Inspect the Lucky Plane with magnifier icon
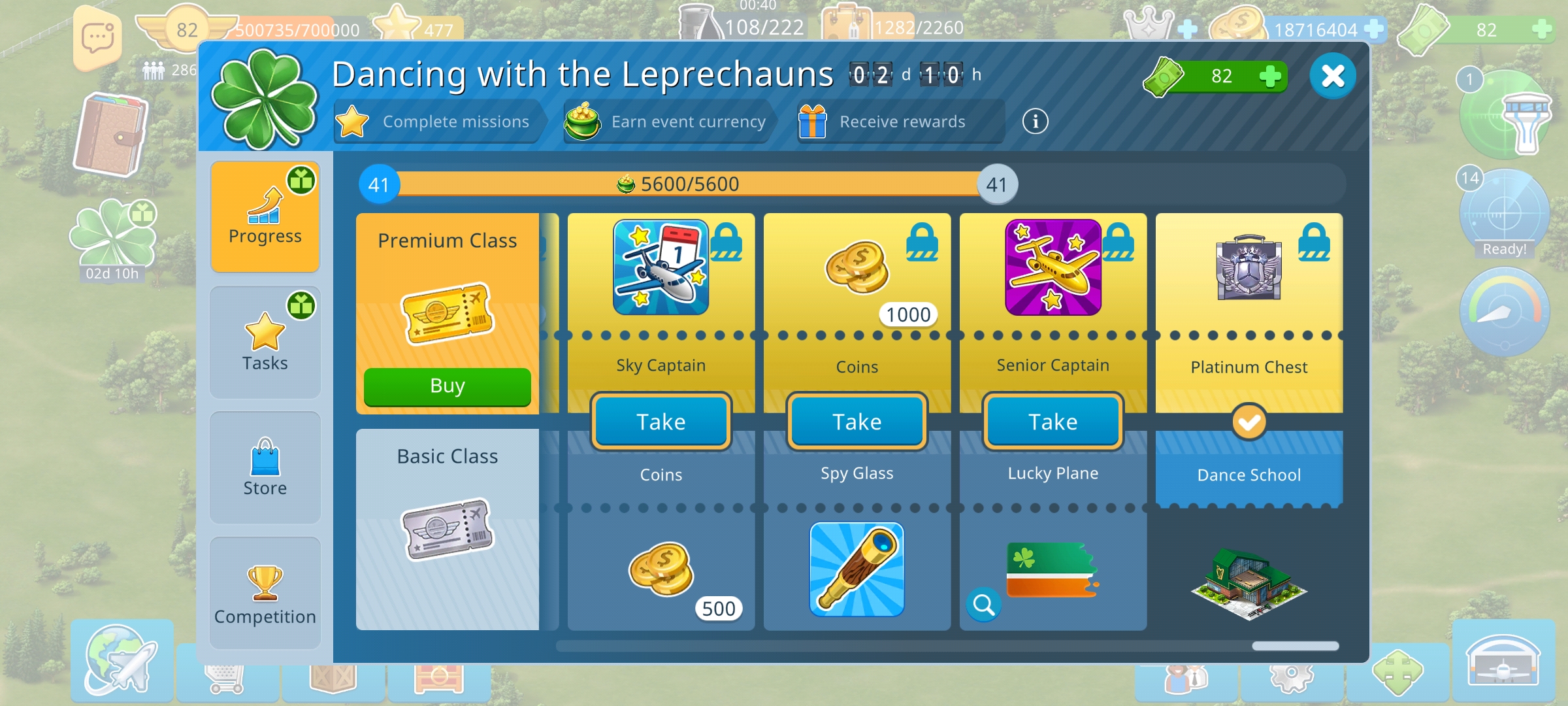This screenshot has height=706, width=1568. [984, 605]
